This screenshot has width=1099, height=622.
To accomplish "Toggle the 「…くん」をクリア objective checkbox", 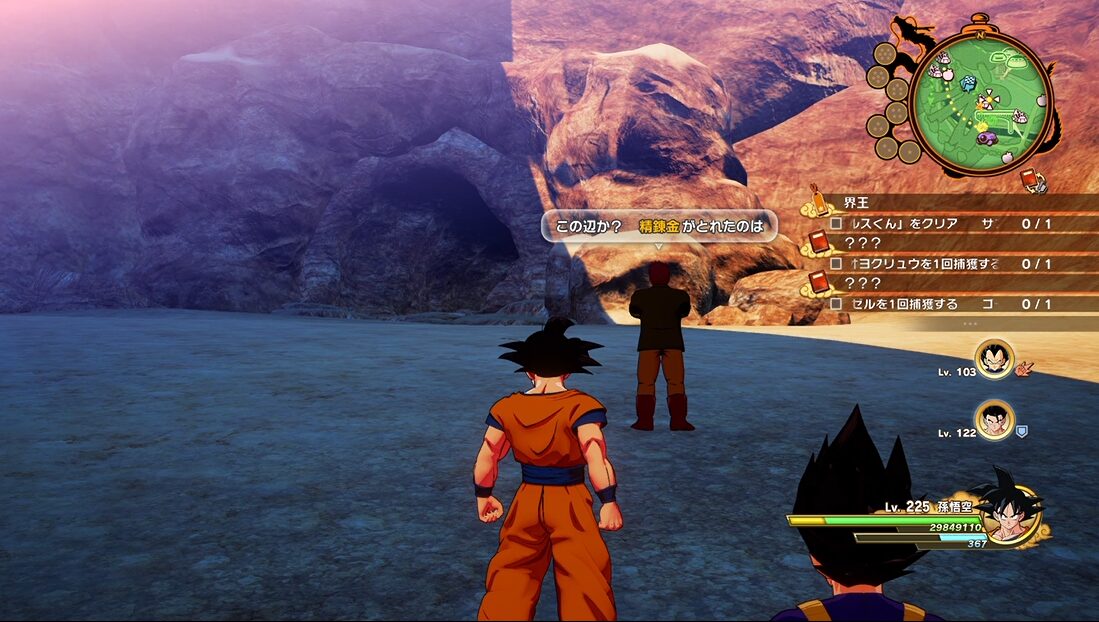I will 836,223.
